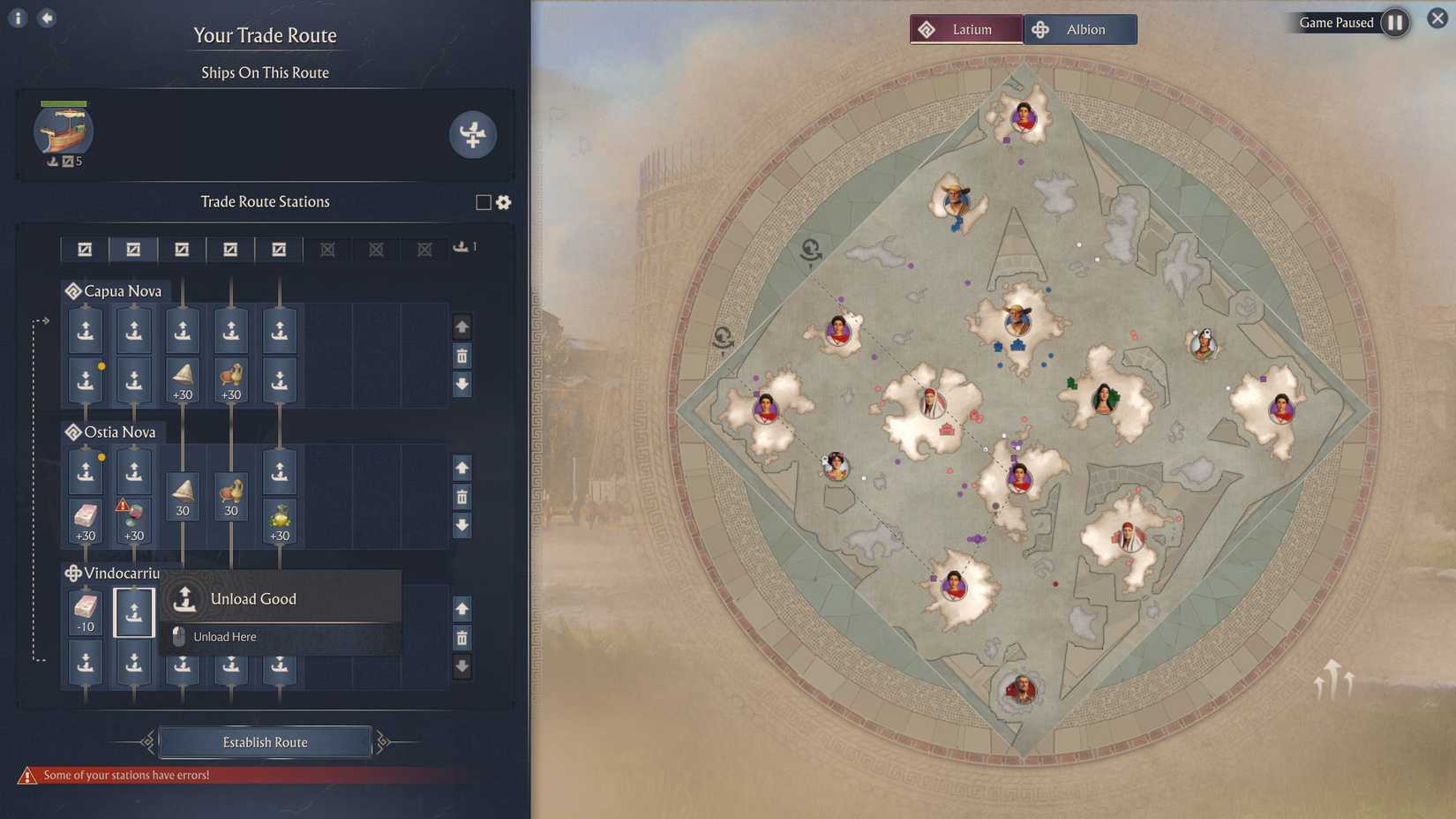Select Unload Good in the context menu

point(254,598)
